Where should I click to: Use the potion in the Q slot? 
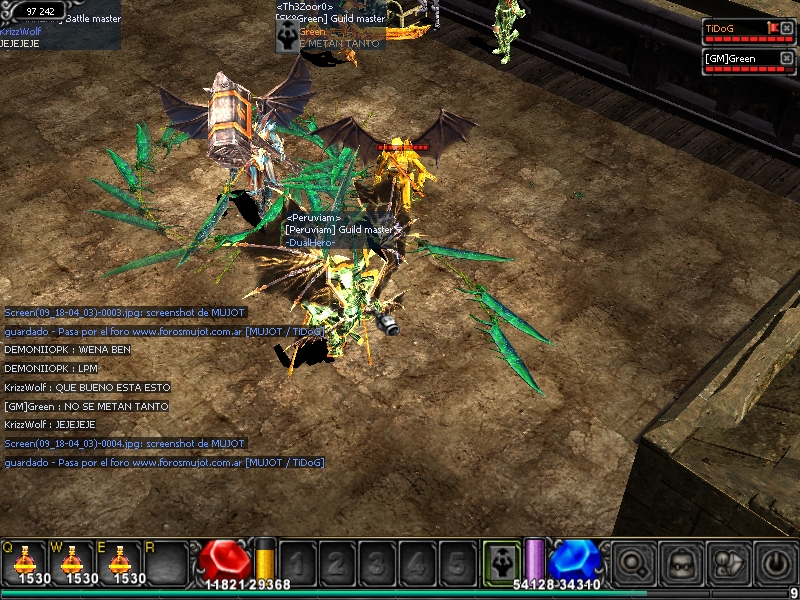pyautogui.click(x=24, y=562)
